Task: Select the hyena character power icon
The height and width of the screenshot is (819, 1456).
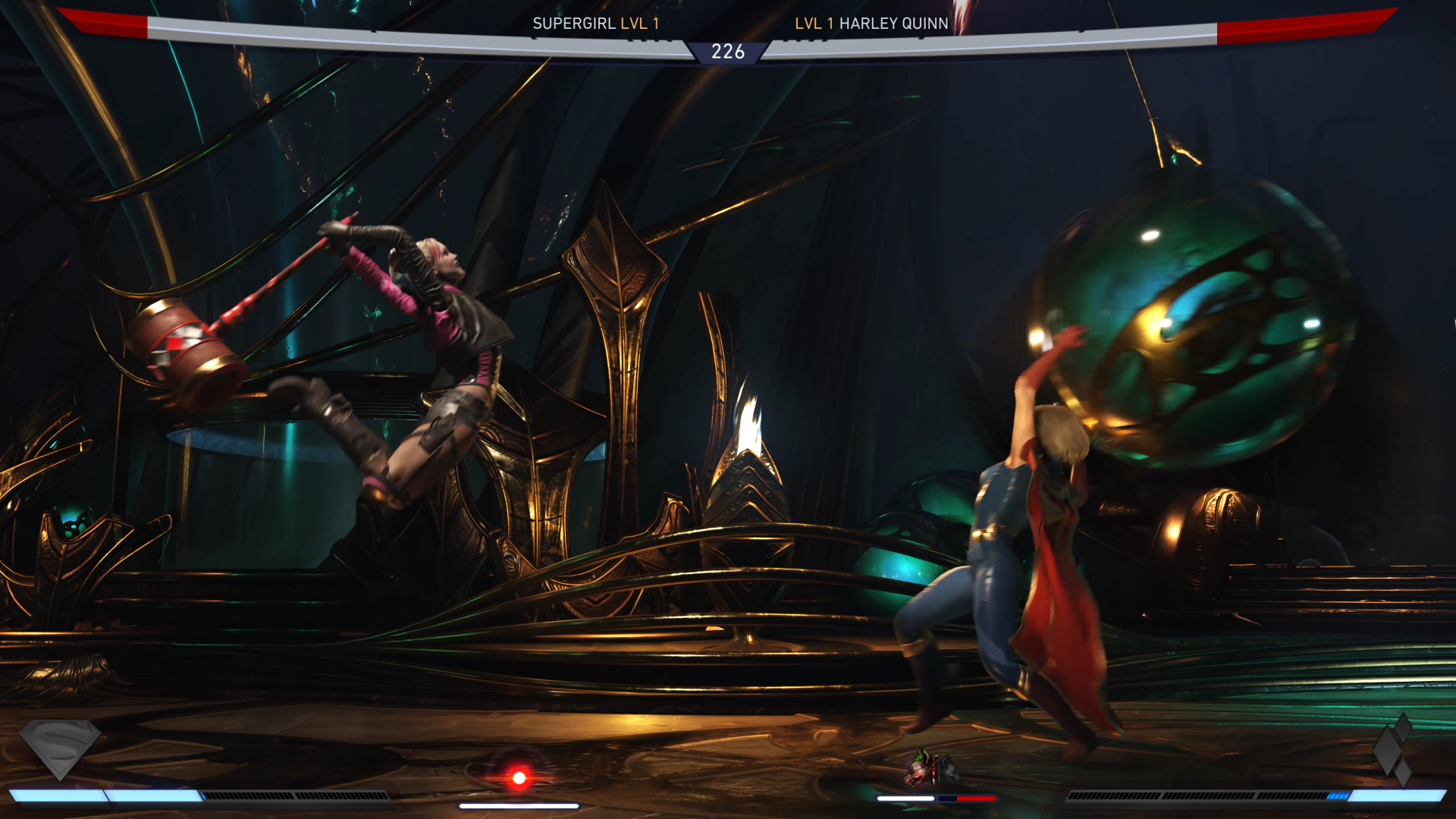Action: [x=931, y=769]
